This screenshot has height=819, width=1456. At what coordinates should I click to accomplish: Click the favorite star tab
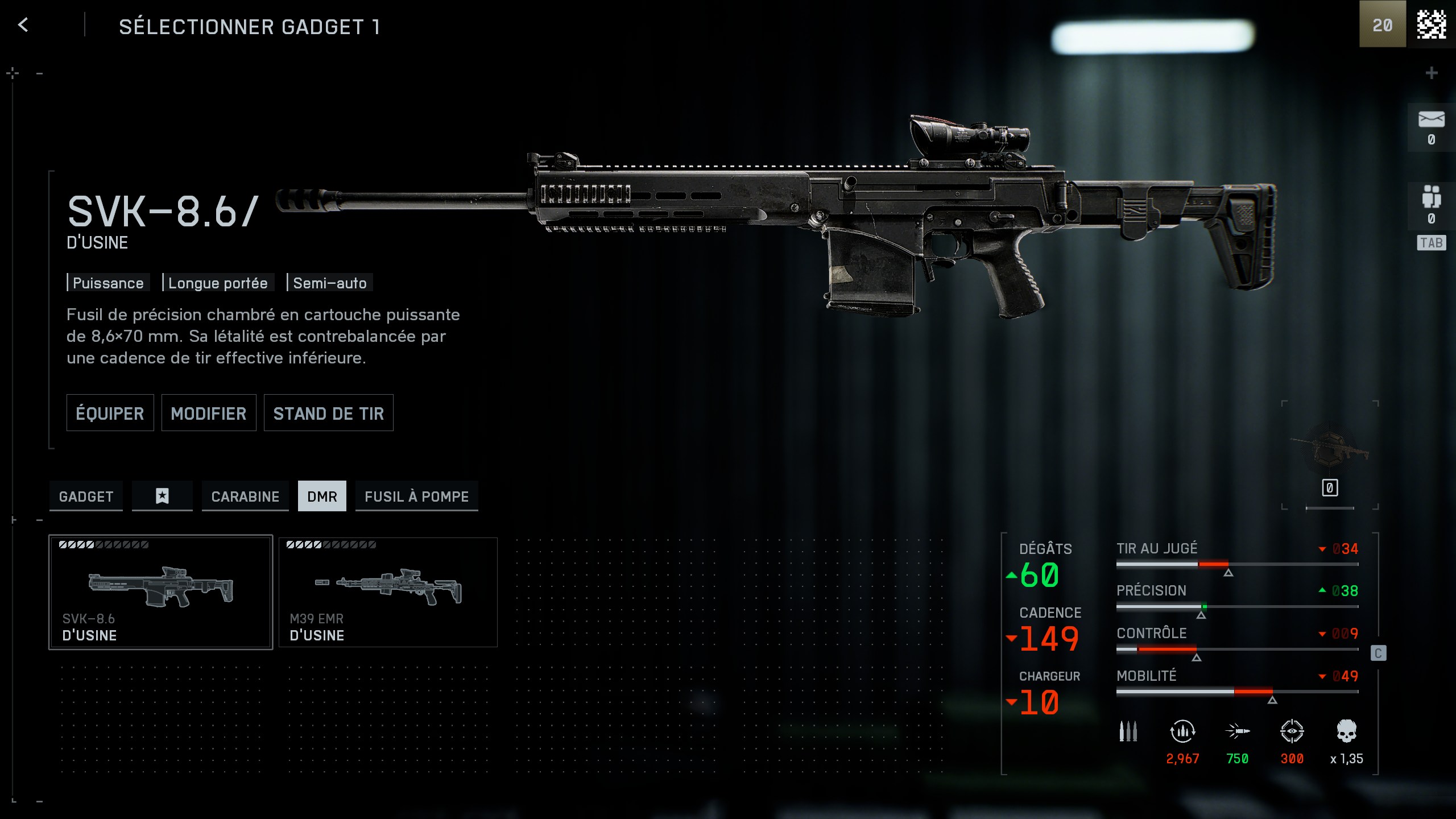162,496
